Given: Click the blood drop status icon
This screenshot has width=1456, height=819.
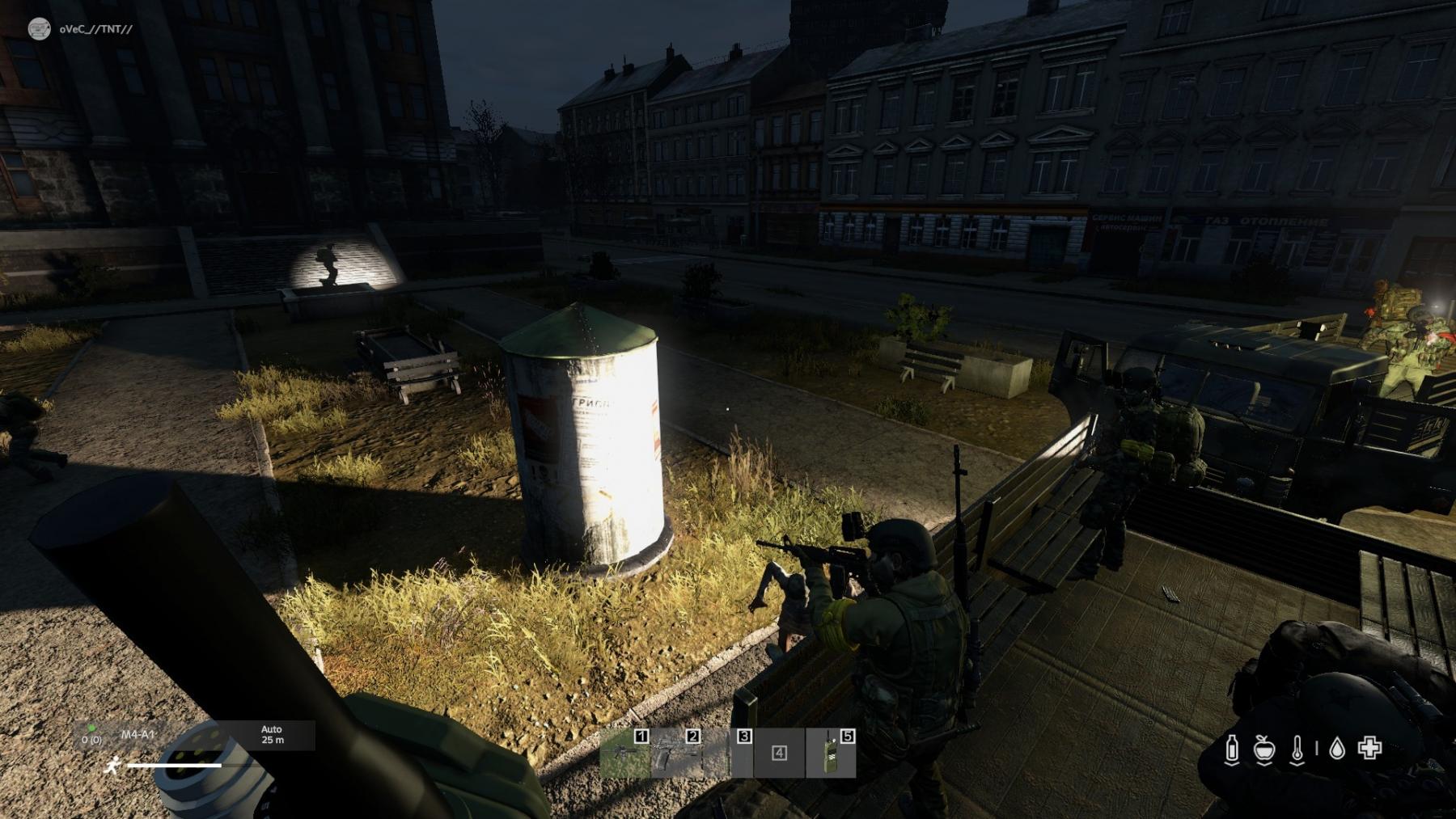Looking at the screenshot, I should click(1337, 749).
